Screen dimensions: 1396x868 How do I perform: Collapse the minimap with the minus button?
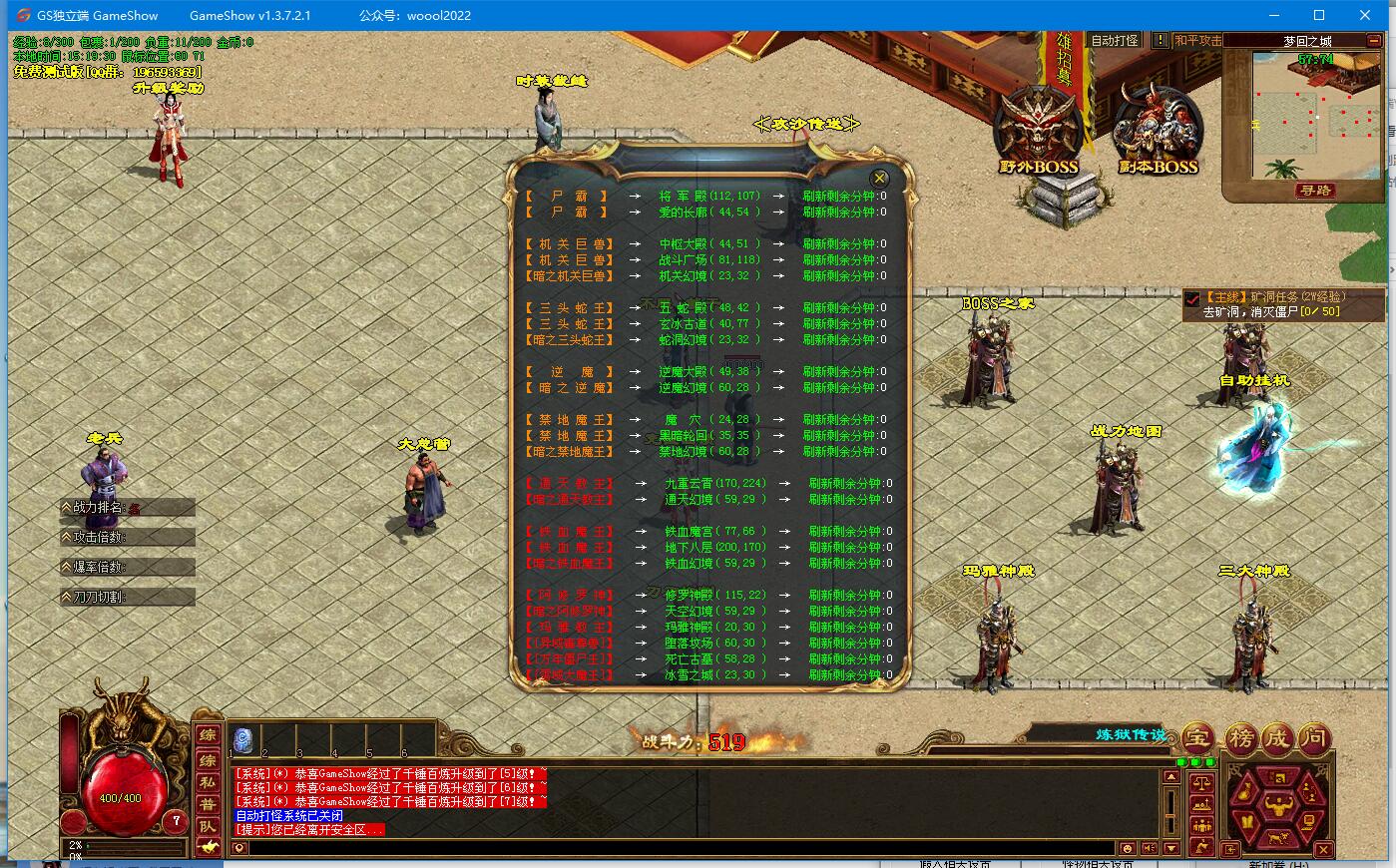click(x=1376, y=41)
